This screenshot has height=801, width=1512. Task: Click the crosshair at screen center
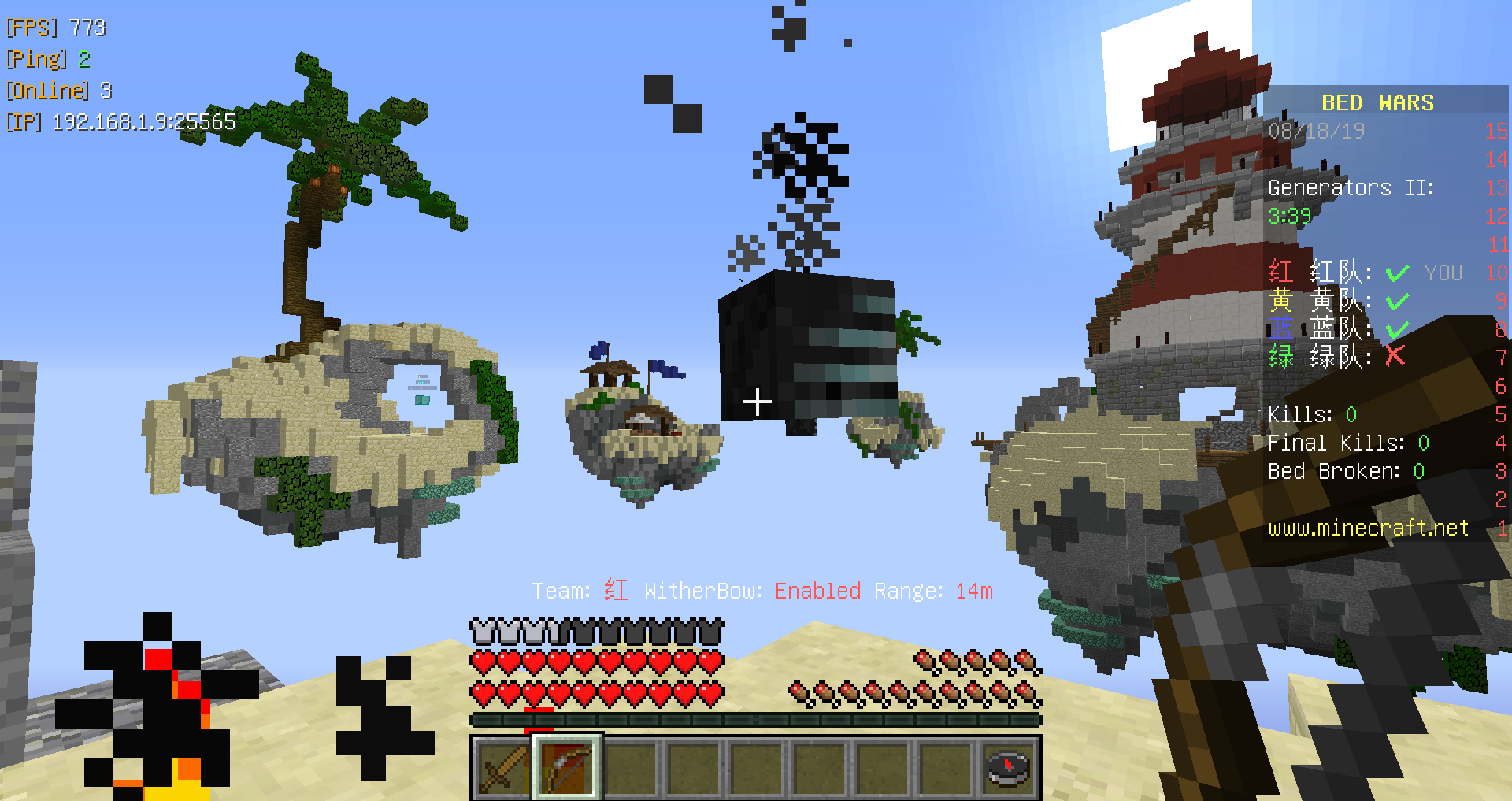[x=756, y=400]
